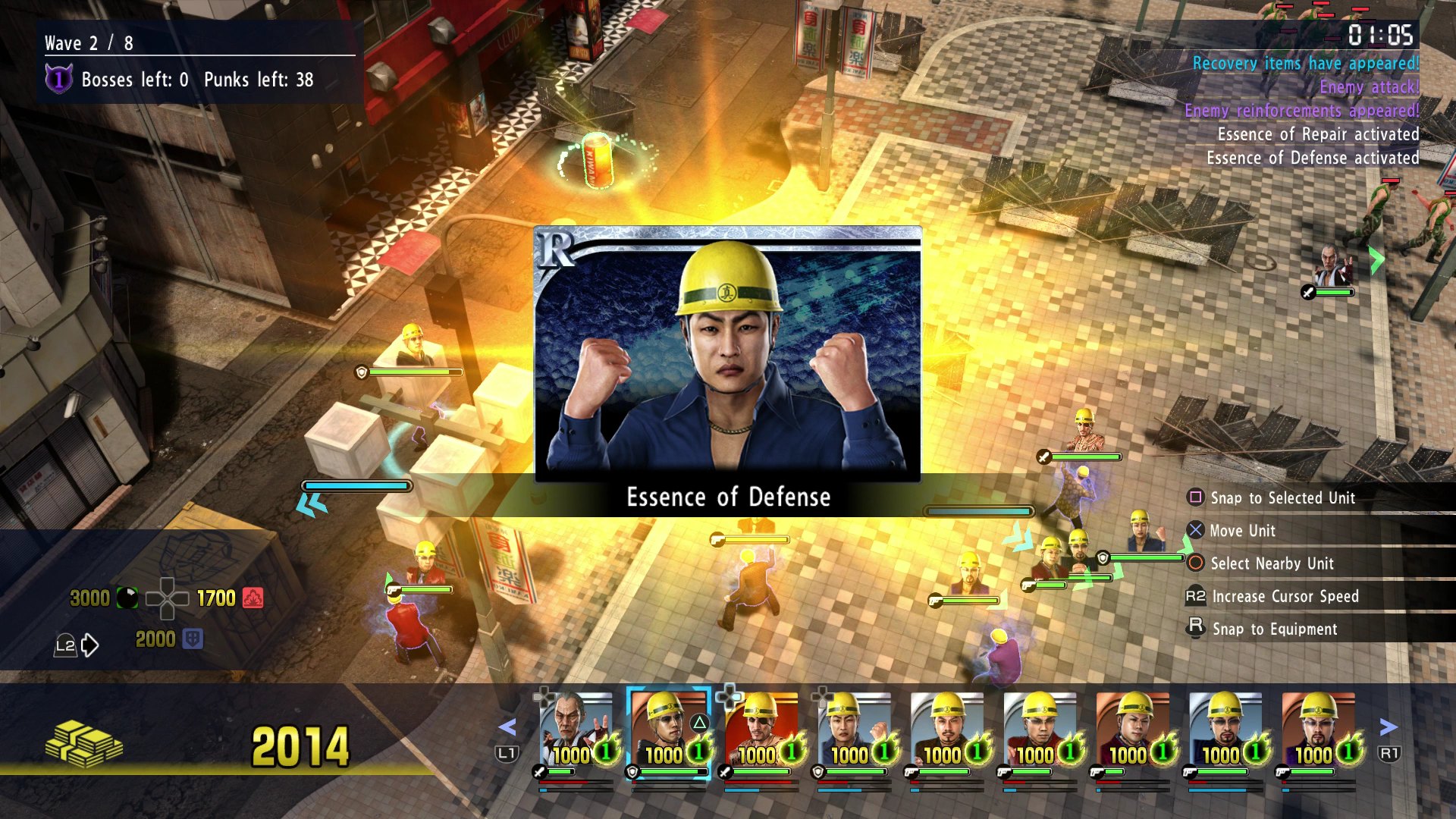Select the blue shield resource icon
Image resolution: width=1456 pixels, height=819 pixels.
point(193,639)
